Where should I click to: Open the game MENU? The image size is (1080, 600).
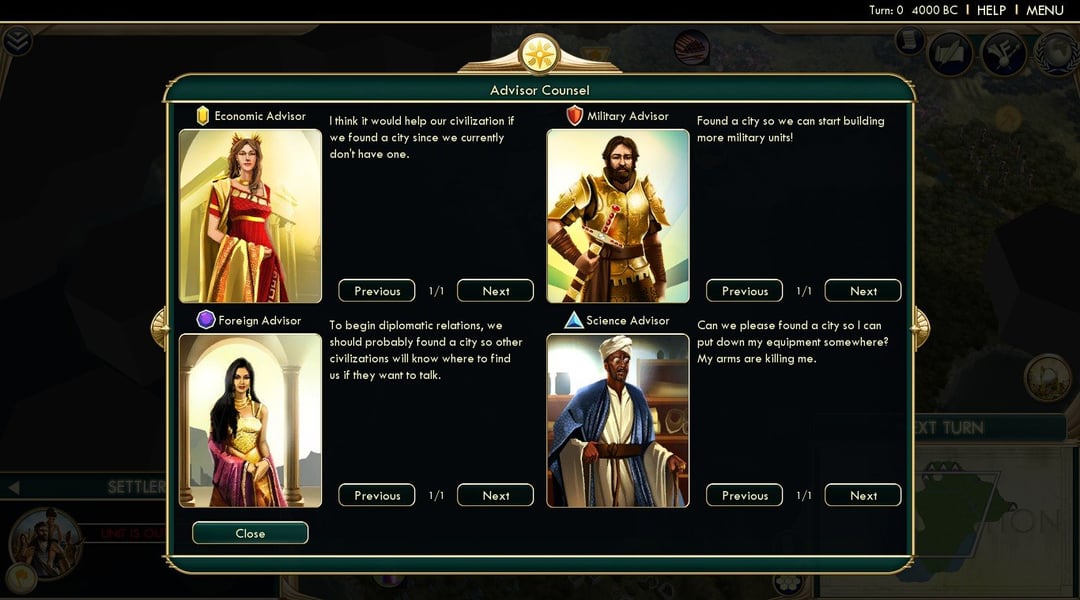click(1045, 10)
